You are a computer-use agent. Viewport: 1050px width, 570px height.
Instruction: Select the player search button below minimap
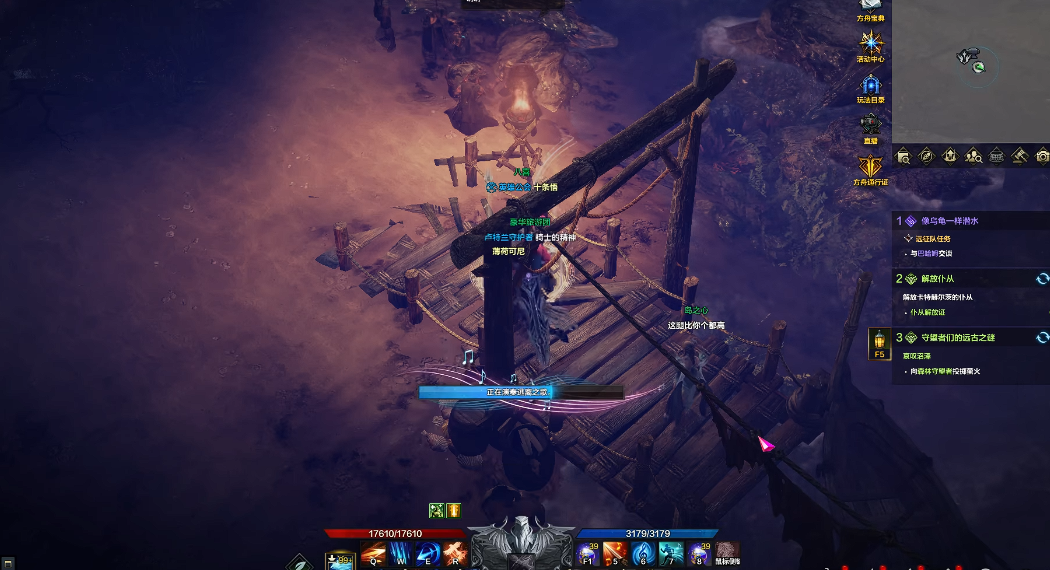(973, 156)
